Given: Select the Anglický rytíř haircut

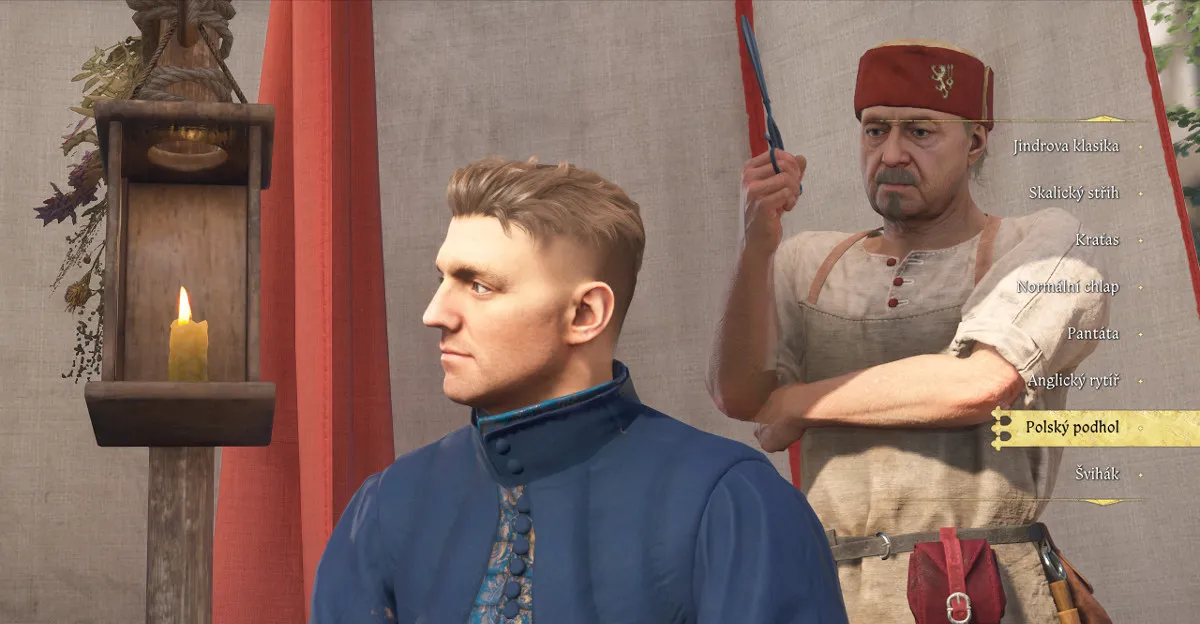Looking at the screenshot, I should (1073, 381).
